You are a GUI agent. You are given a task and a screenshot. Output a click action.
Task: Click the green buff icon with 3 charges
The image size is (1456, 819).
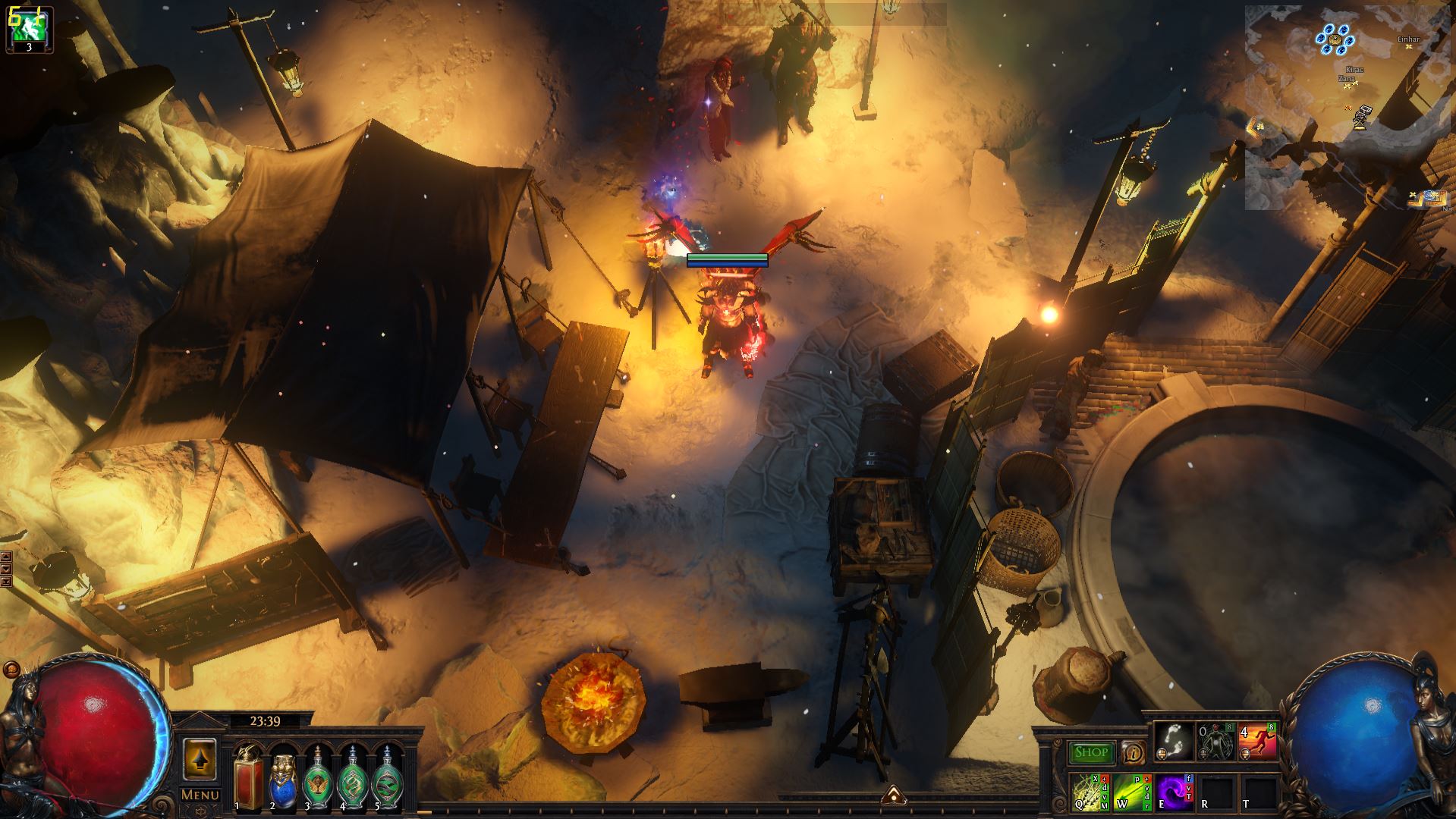click(29, 29)
